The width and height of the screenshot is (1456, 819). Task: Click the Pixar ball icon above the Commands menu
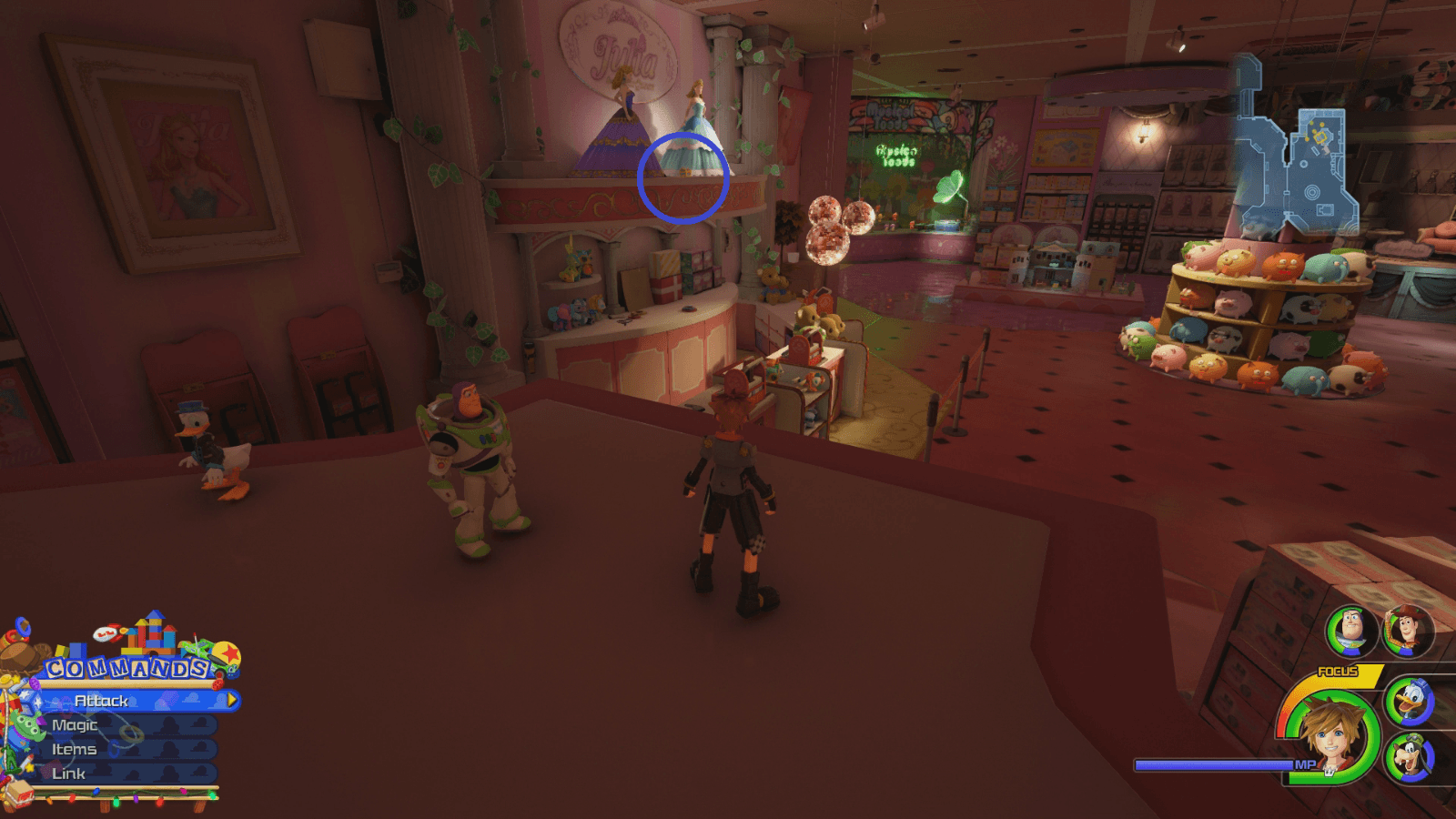[227, 652]
